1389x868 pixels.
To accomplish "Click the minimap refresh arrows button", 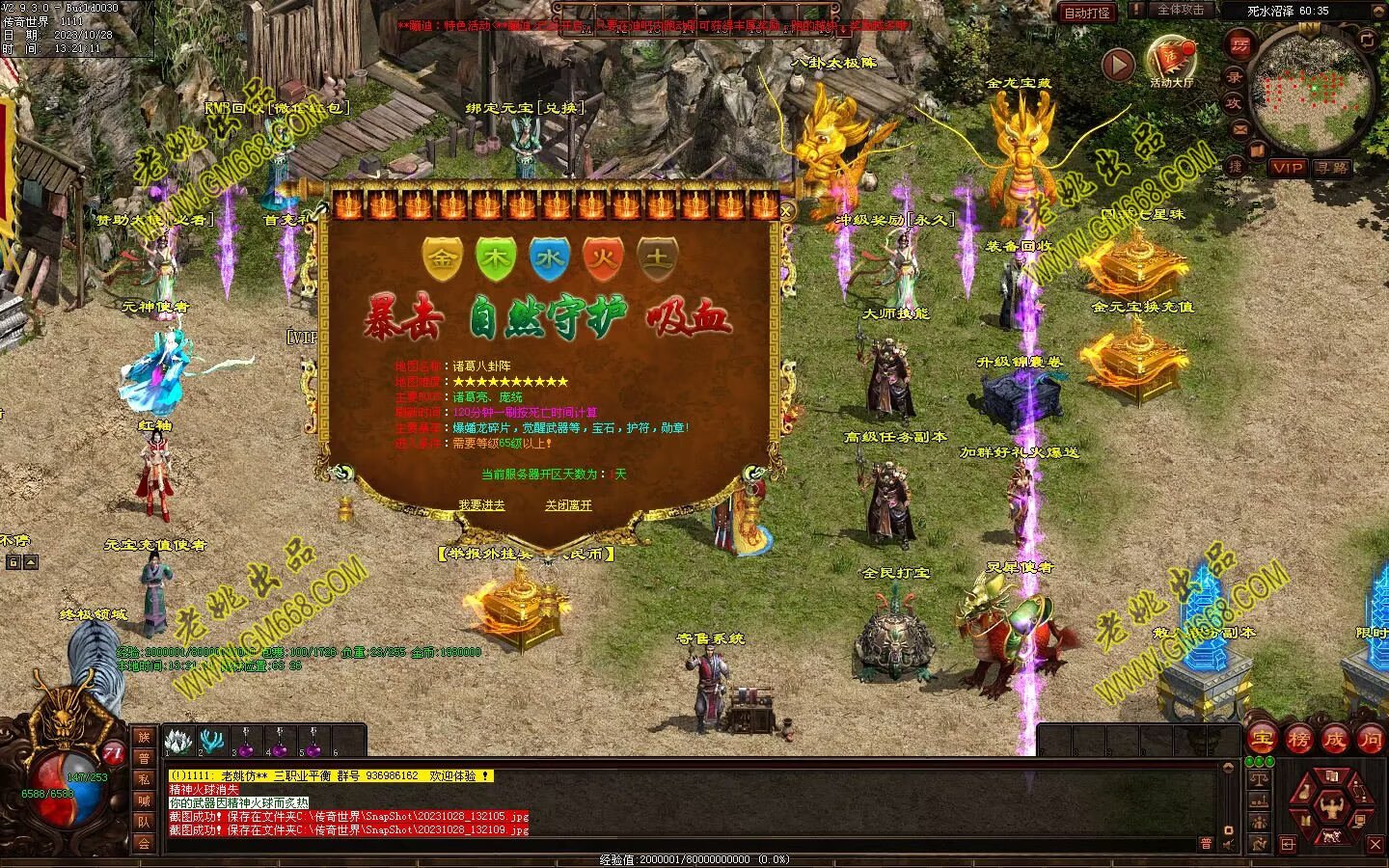I will 1367,40.
